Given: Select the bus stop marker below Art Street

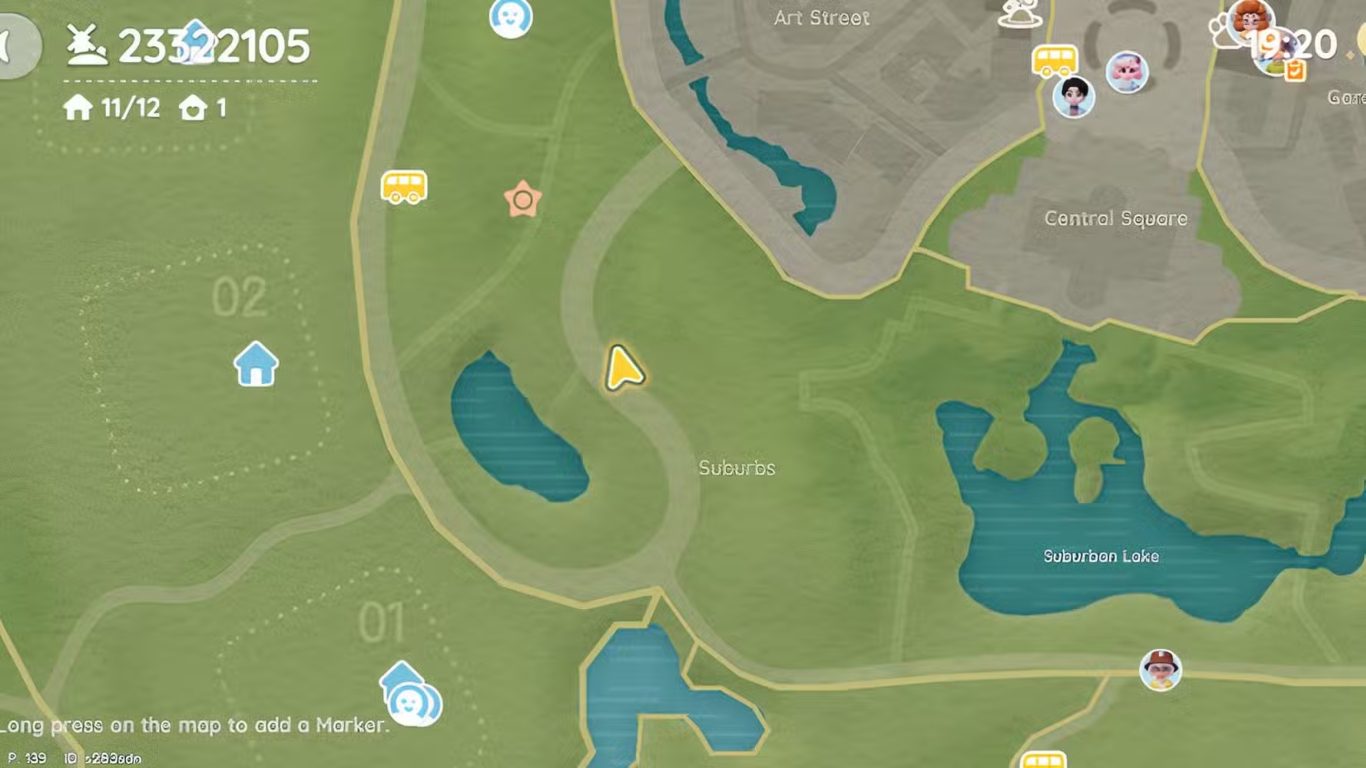Looking at the screenshot, I should tap(1054, 60).
